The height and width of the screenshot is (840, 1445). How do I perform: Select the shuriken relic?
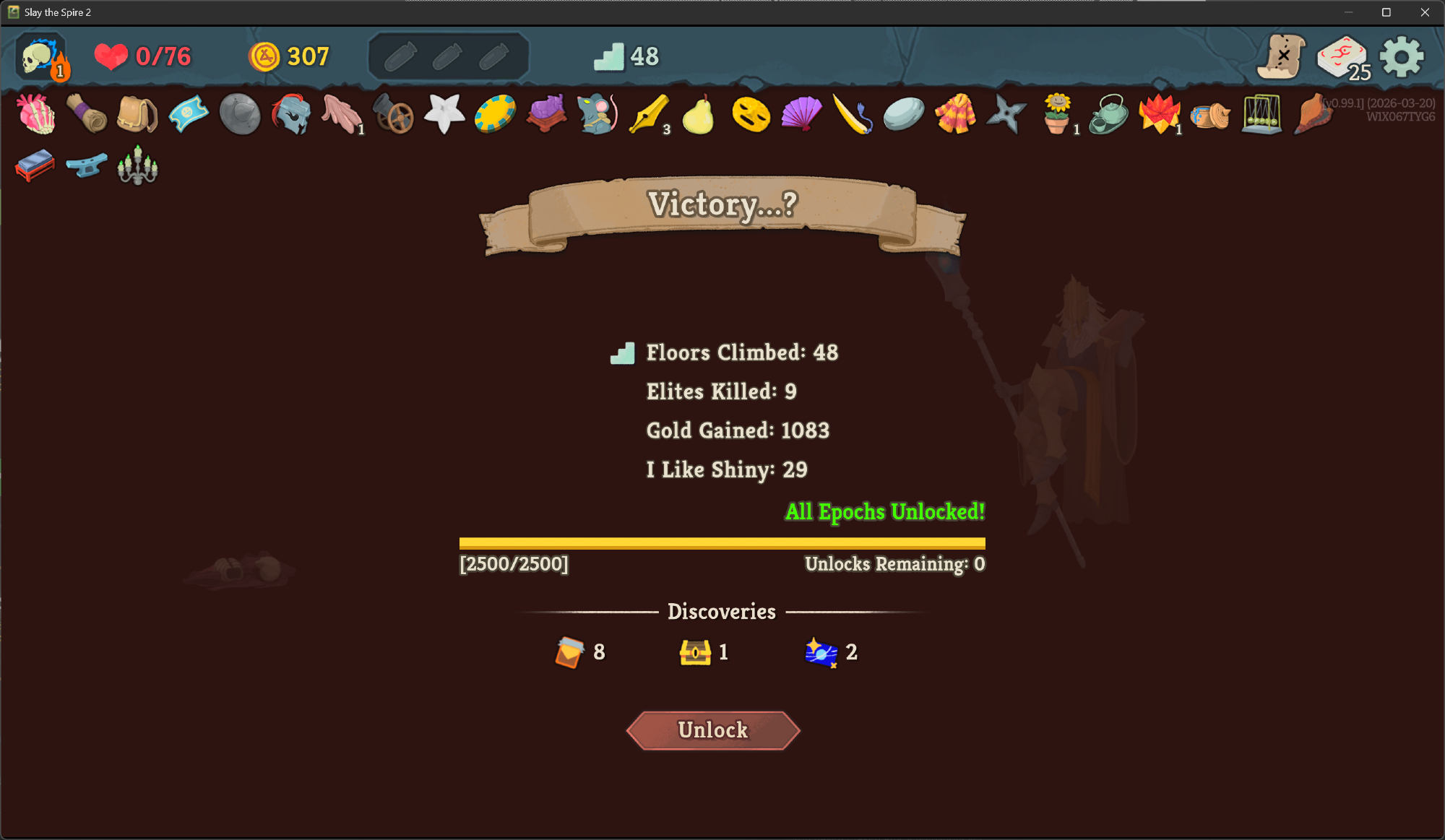[1006, 114]
